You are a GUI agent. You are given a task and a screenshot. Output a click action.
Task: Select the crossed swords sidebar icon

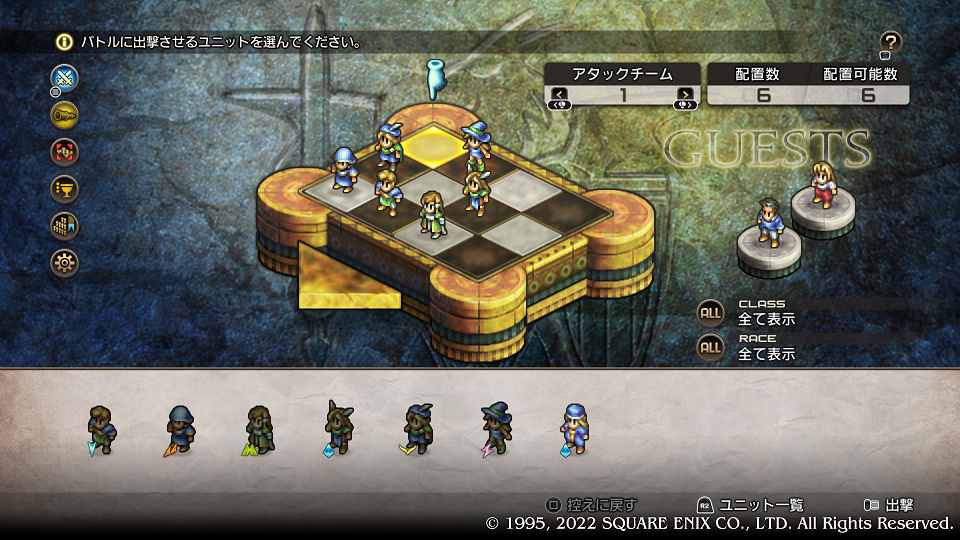coord(64,77)
